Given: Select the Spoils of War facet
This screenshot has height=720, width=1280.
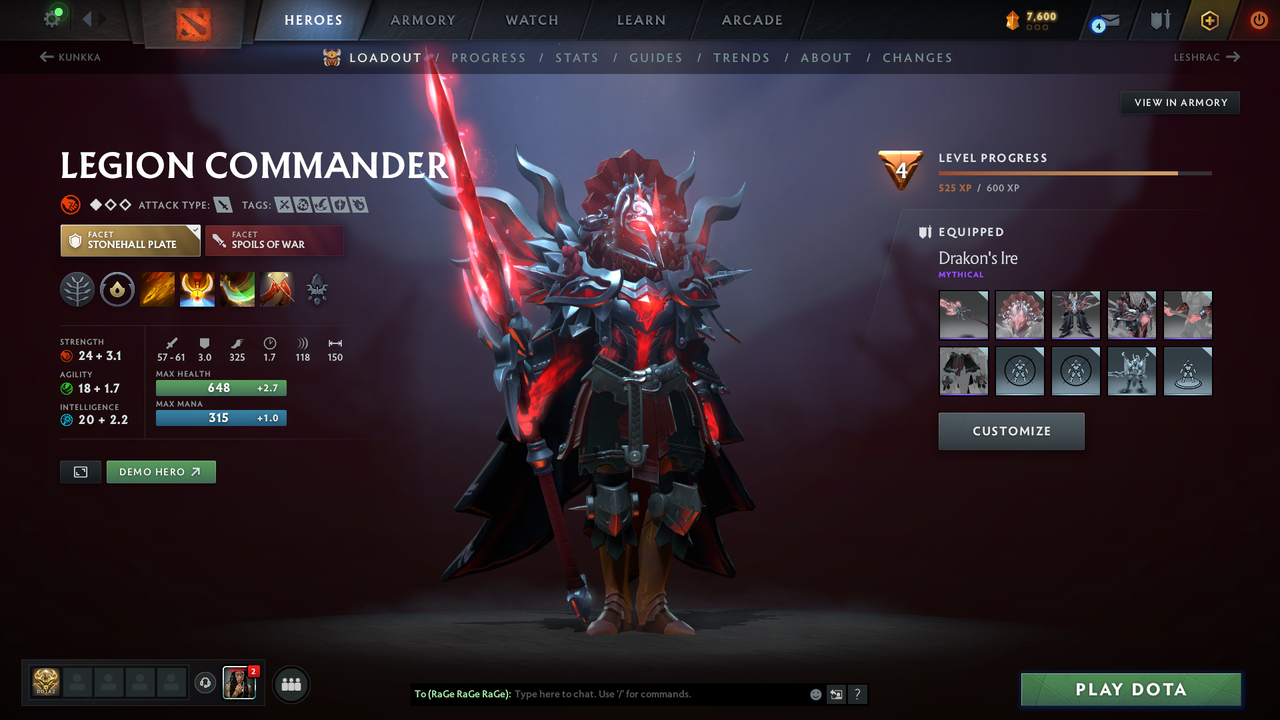Looking at the screenshot, I should coord(274,240).
